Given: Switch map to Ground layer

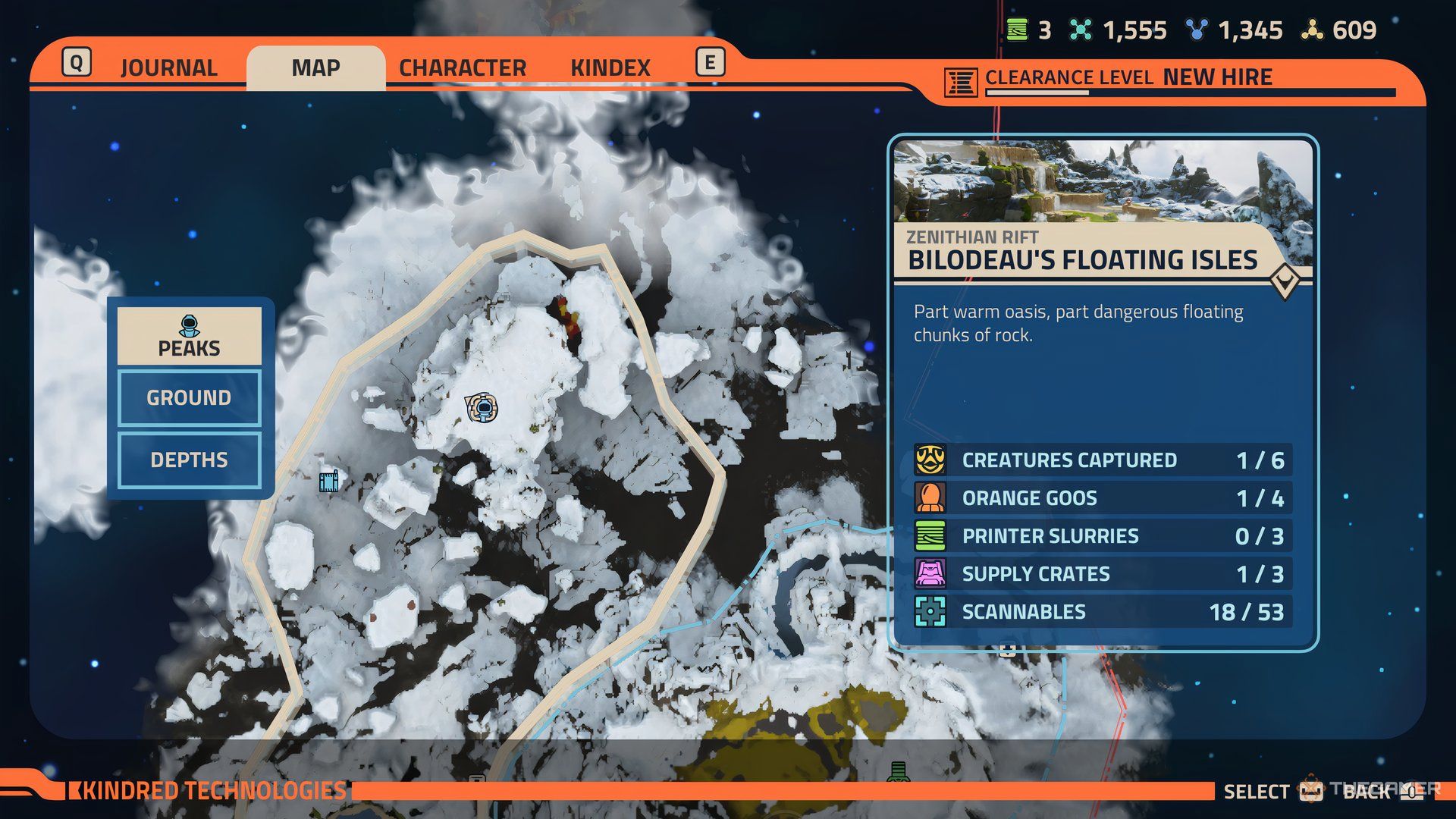Looking at the screenshot, I should click(189, 397).
